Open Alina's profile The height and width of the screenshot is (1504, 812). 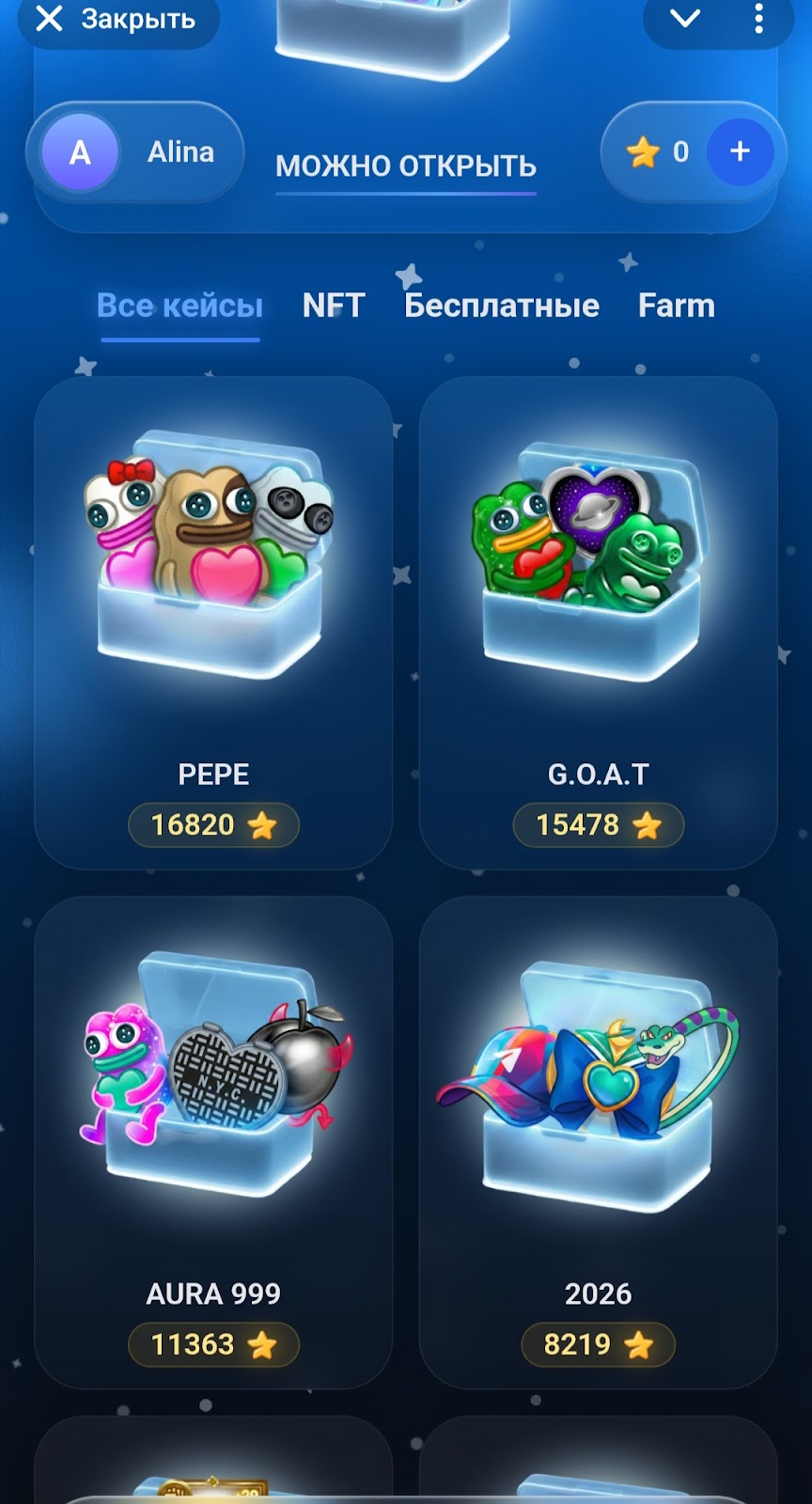pyautogui.click(x=136, y=152)
